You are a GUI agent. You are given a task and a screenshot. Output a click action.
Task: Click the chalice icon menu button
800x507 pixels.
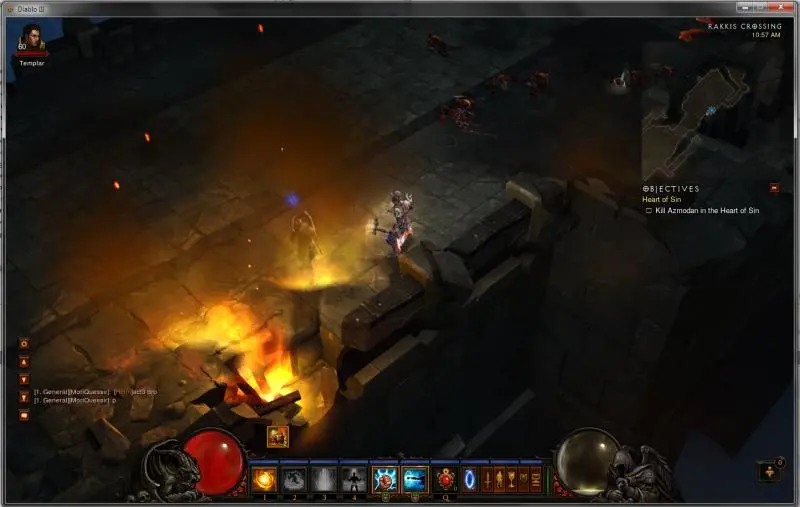point(511,480)
